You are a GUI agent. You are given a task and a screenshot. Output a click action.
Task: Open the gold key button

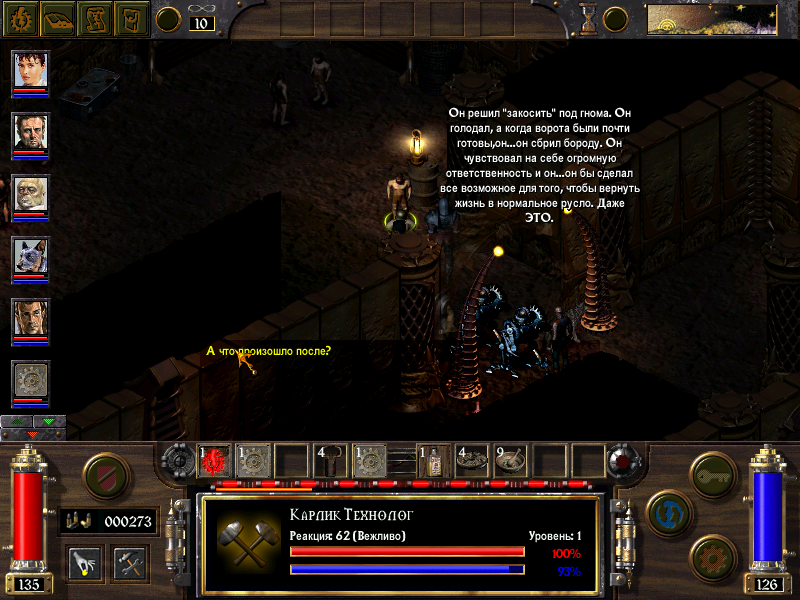714,472
